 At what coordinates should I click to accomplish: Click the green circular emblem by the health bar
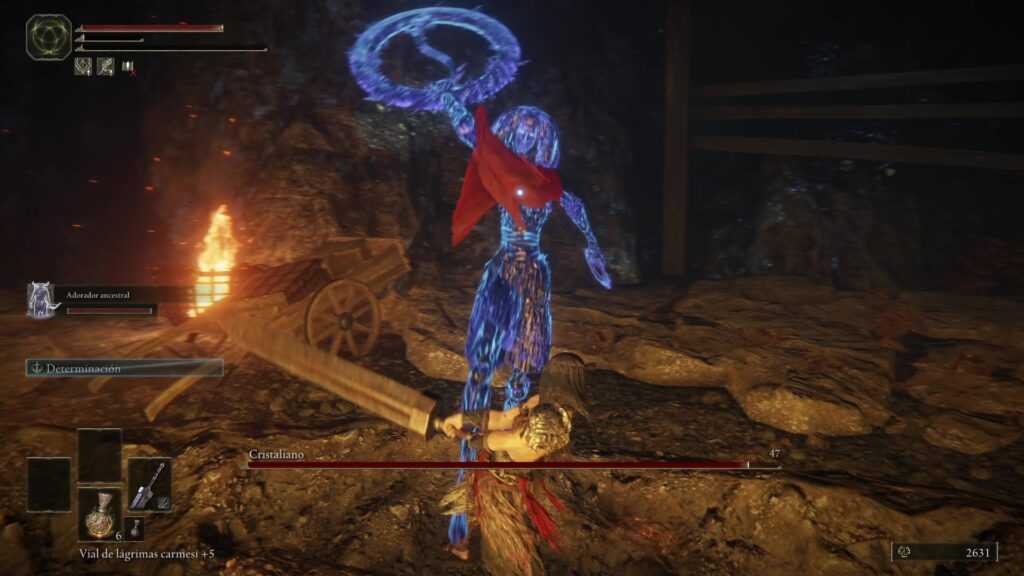[x=48, y=37]
